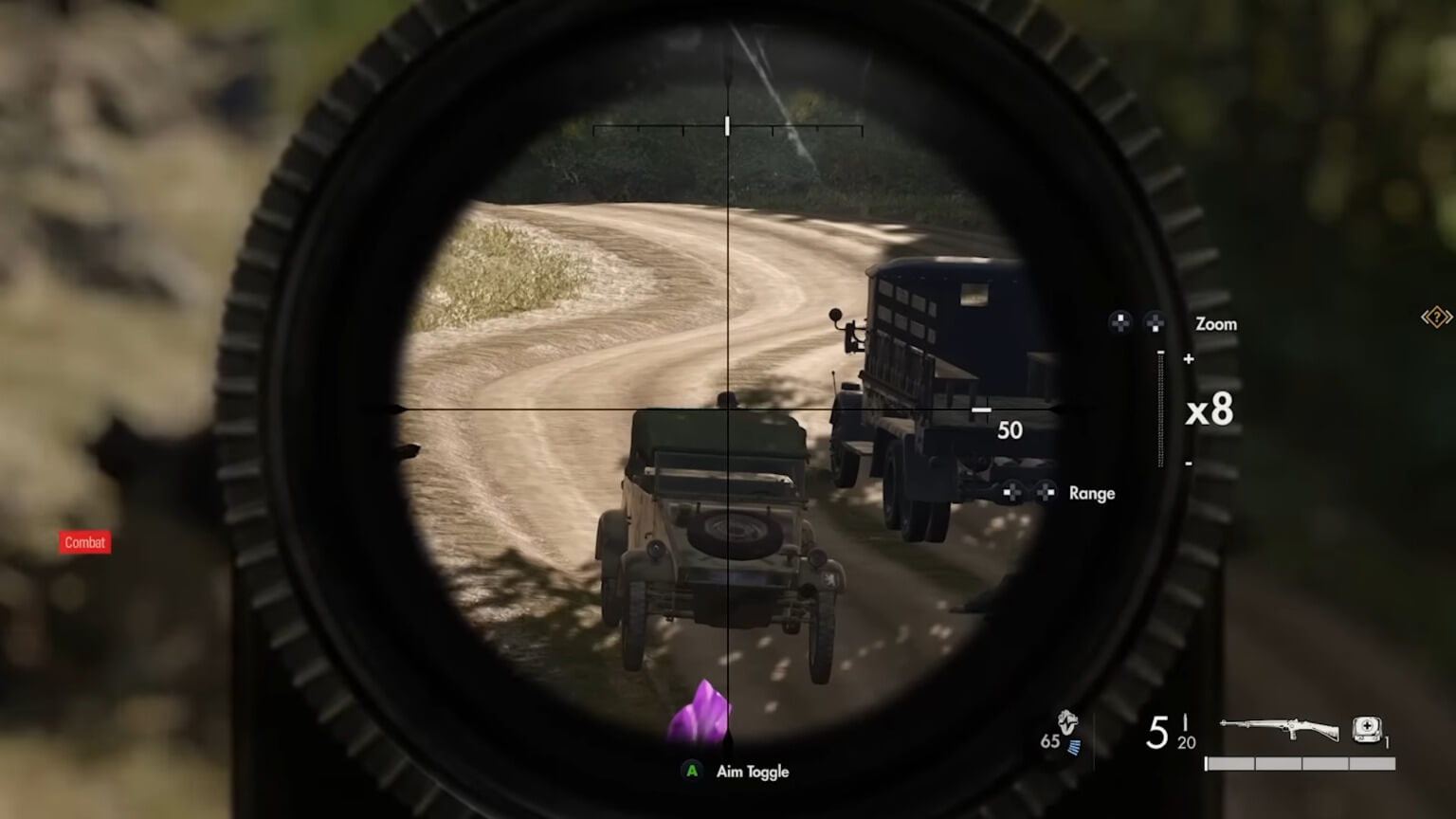Click the minus to decrease scope zoom
Image resolution: width=1456 pixels, height=819 pixels.
coord(1187,464)
